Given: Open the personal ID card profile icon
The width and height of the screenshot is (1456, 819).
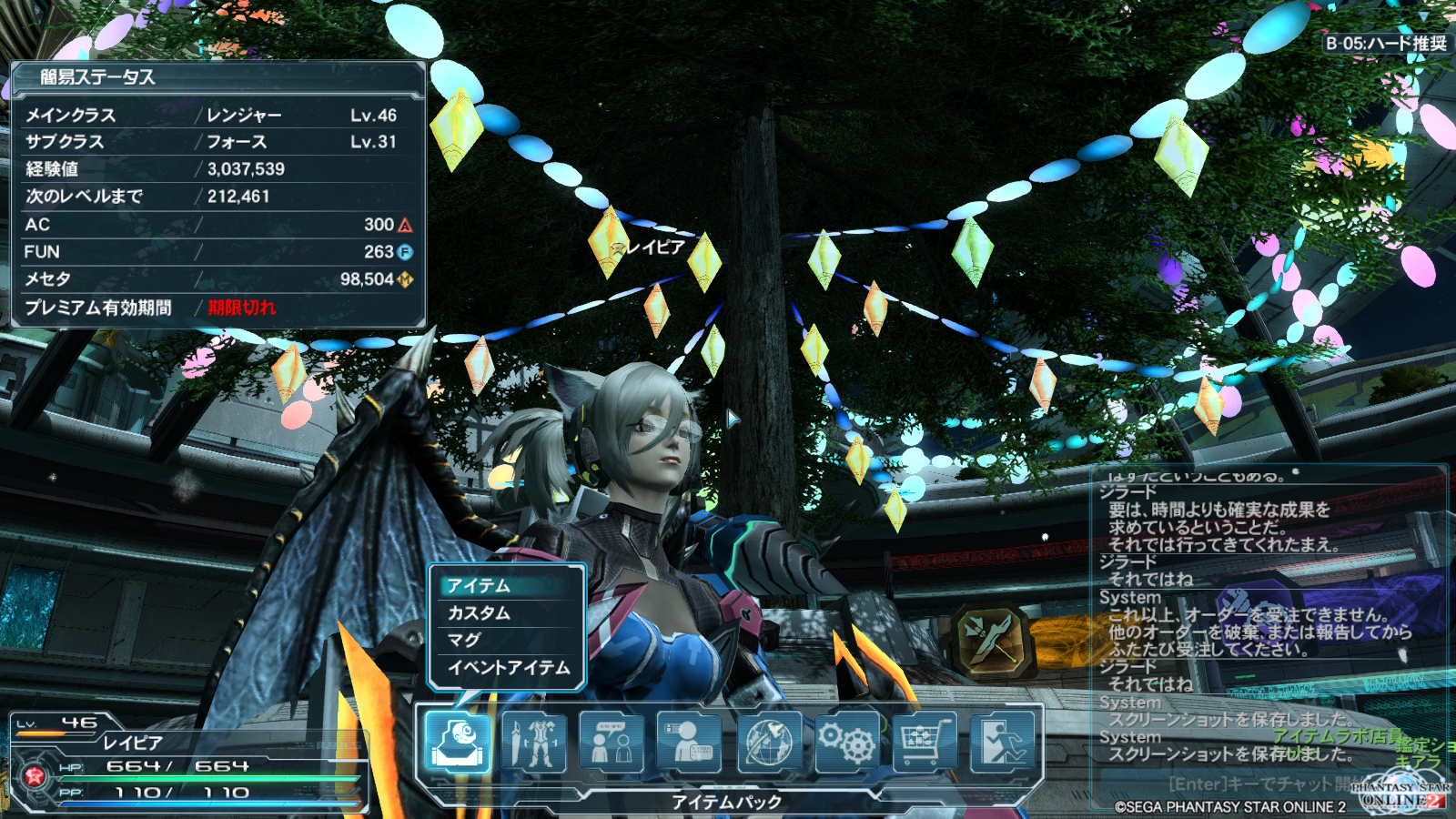Looking at the screenshot, I should tap(689, 742).
